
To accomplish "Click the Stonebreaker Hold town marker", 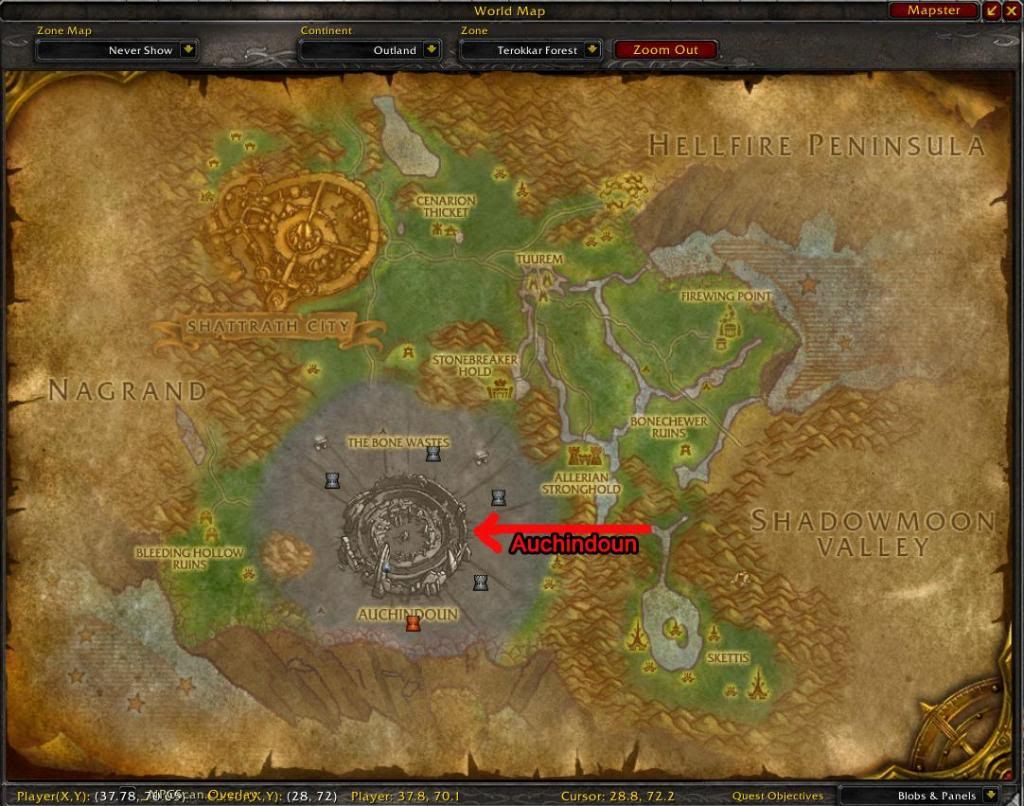I will coord(497,388).
